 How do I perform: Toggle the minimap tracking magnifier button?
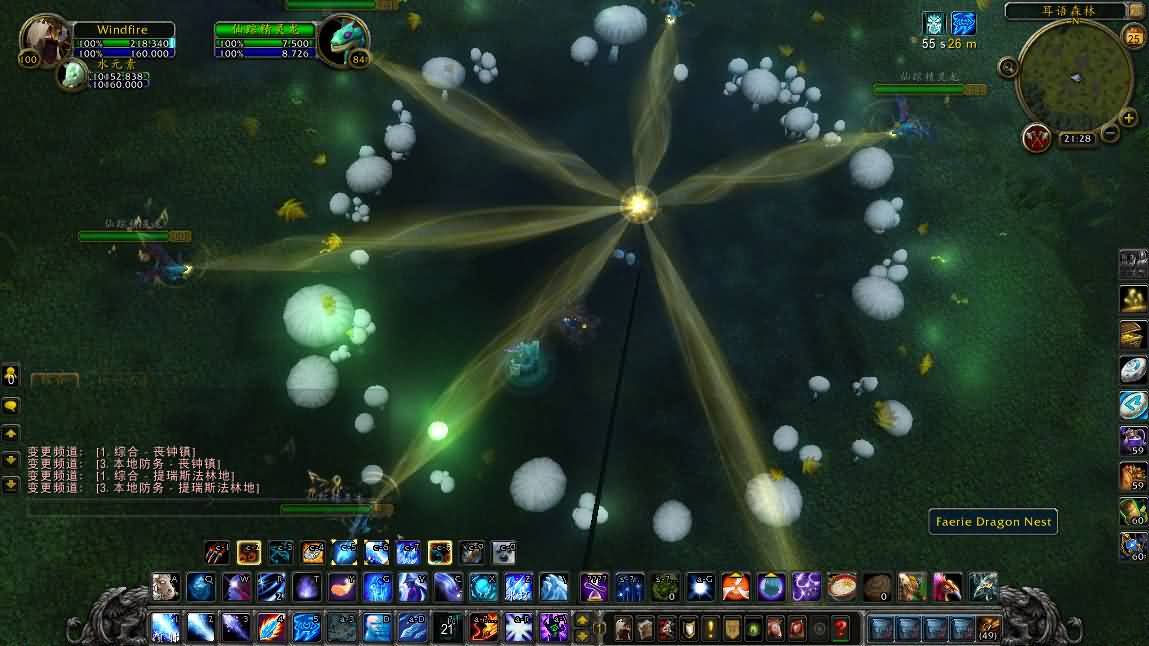pyautogui.click(x=1007, y=67)
